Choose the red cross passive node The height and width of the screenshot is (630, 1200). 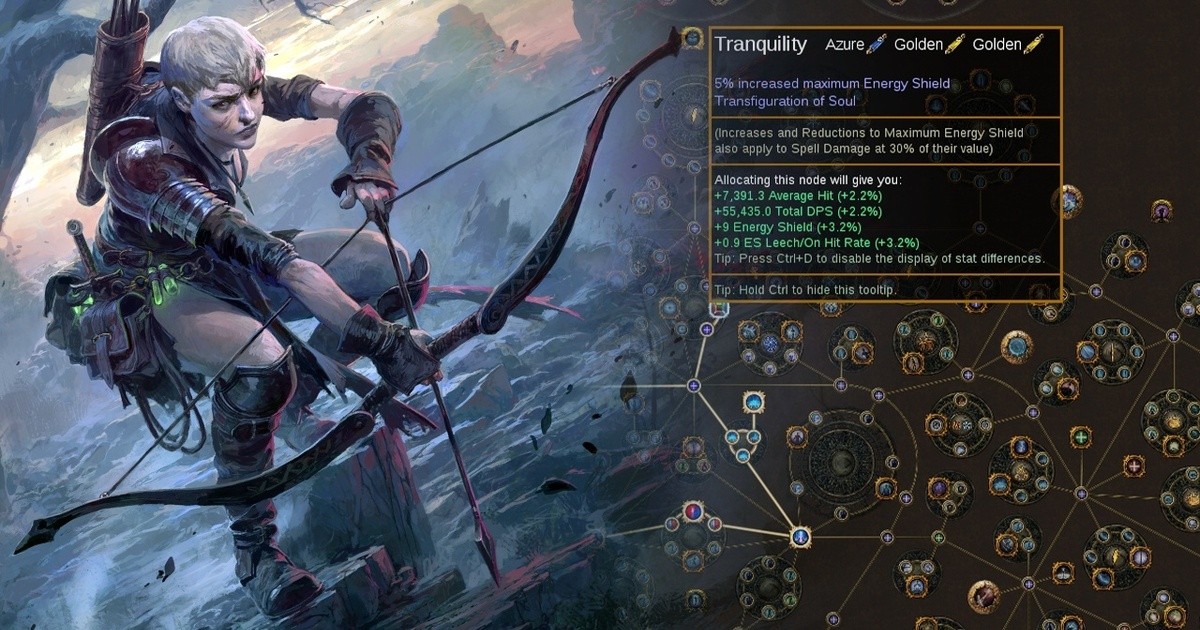[x=1133, y=466]
